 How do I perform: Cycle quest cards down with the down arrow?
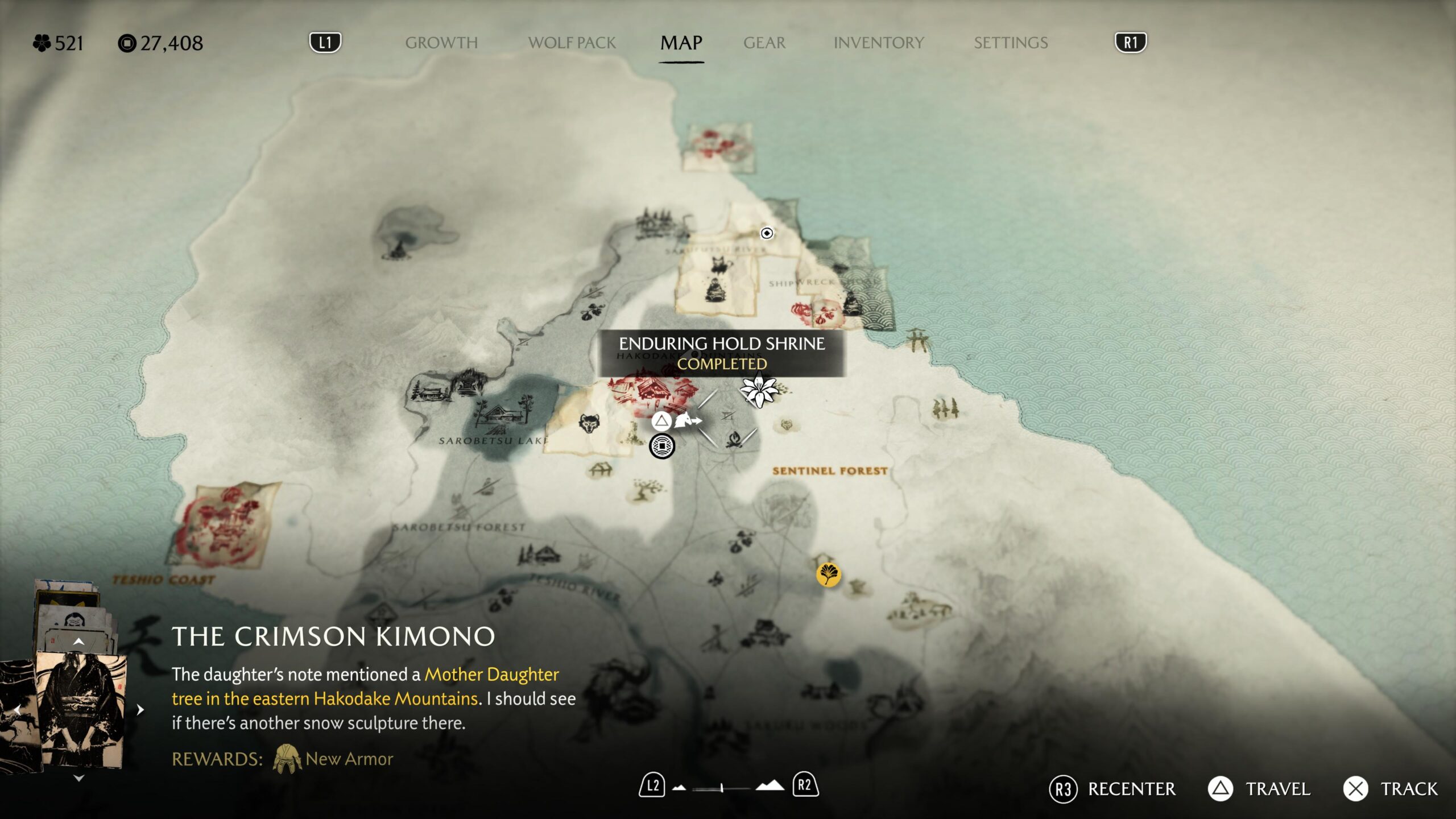click(x=78, y=778)
